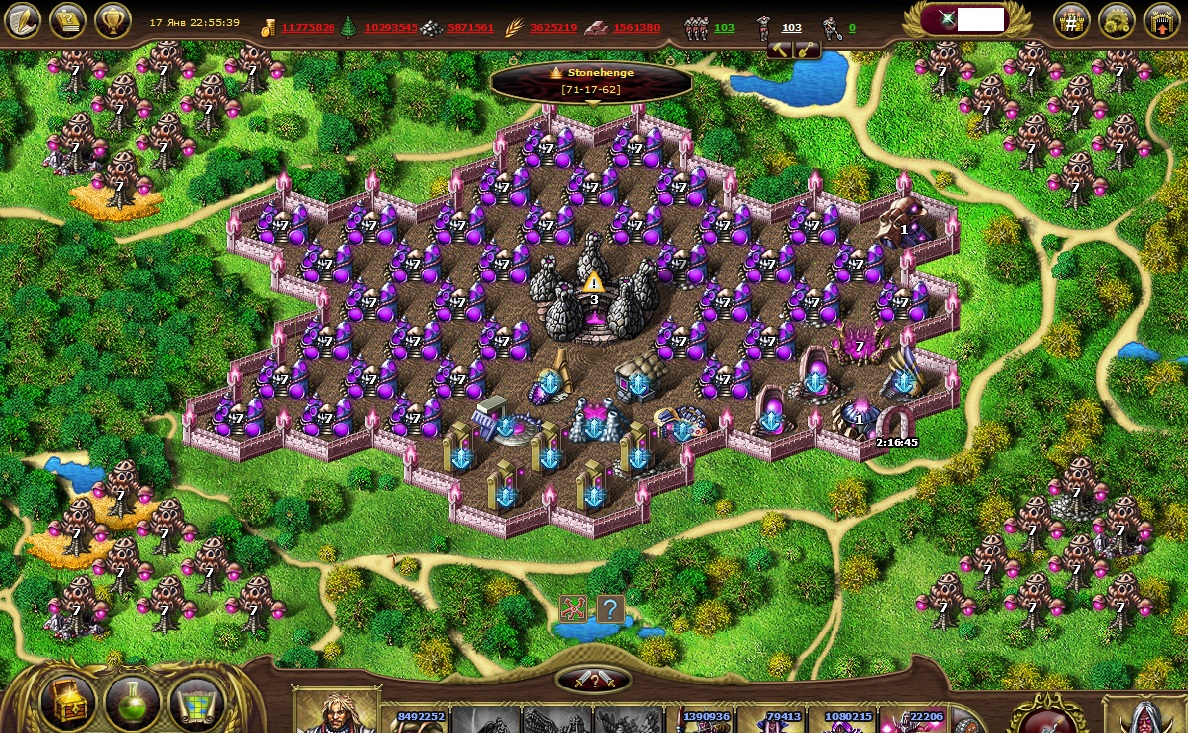Click the gold resource counter
This screenshot has height=733, width=1188.
click(307, 27)
